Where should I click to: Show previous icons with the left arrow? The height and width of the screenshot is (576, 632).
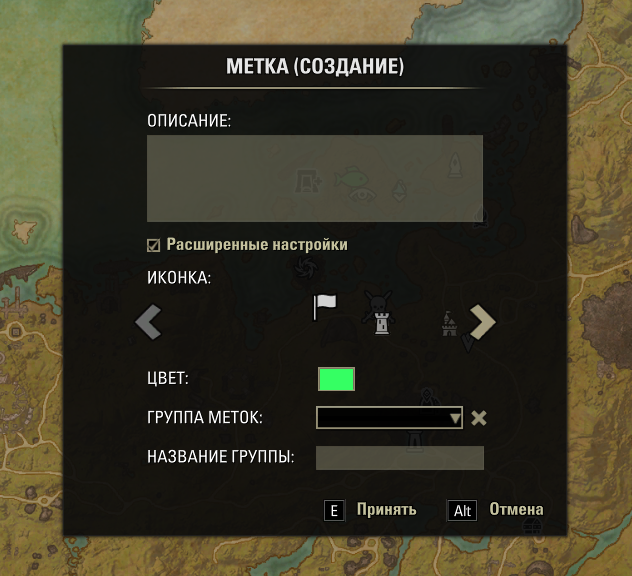[x=149, y=322]
